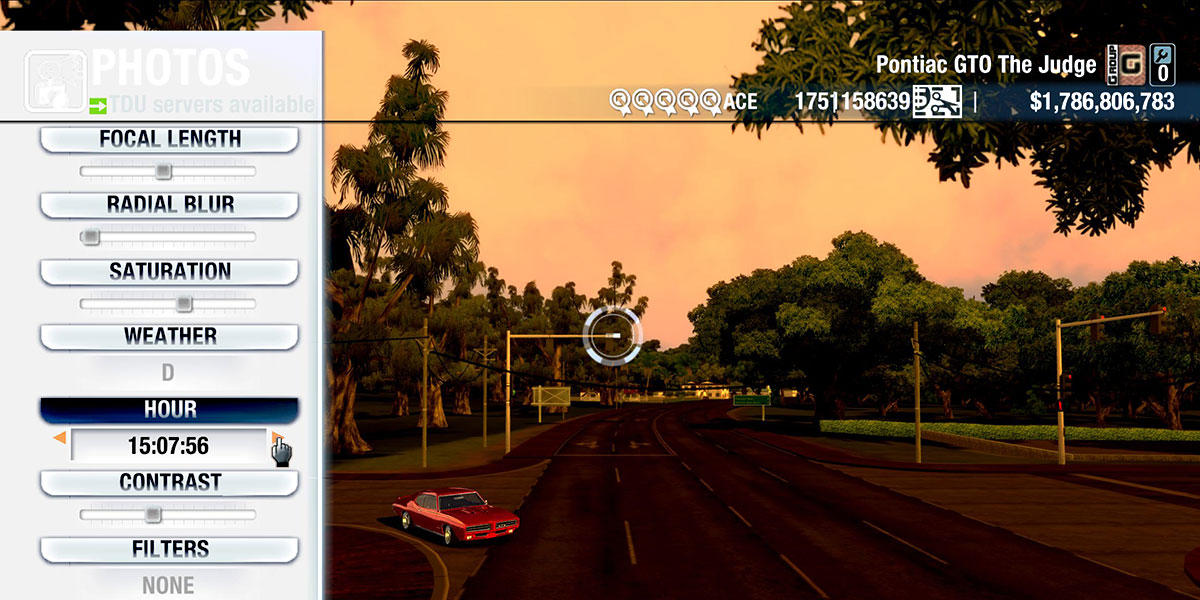Click the Contrast slider handle
This screenshot has height=600, width=1200.
[x=152, y=514]
